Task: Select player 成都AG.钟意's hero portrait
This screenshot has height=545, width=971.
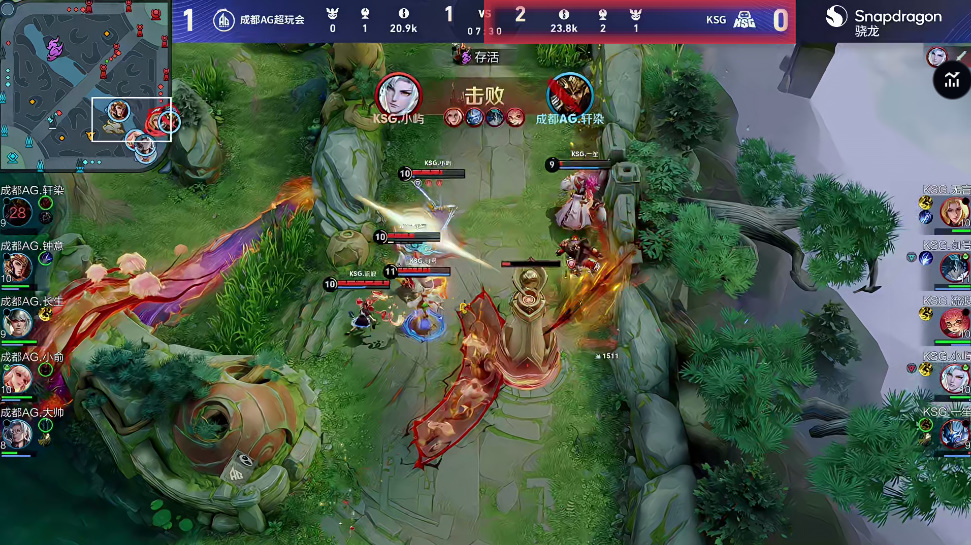Action: [18, 267]
